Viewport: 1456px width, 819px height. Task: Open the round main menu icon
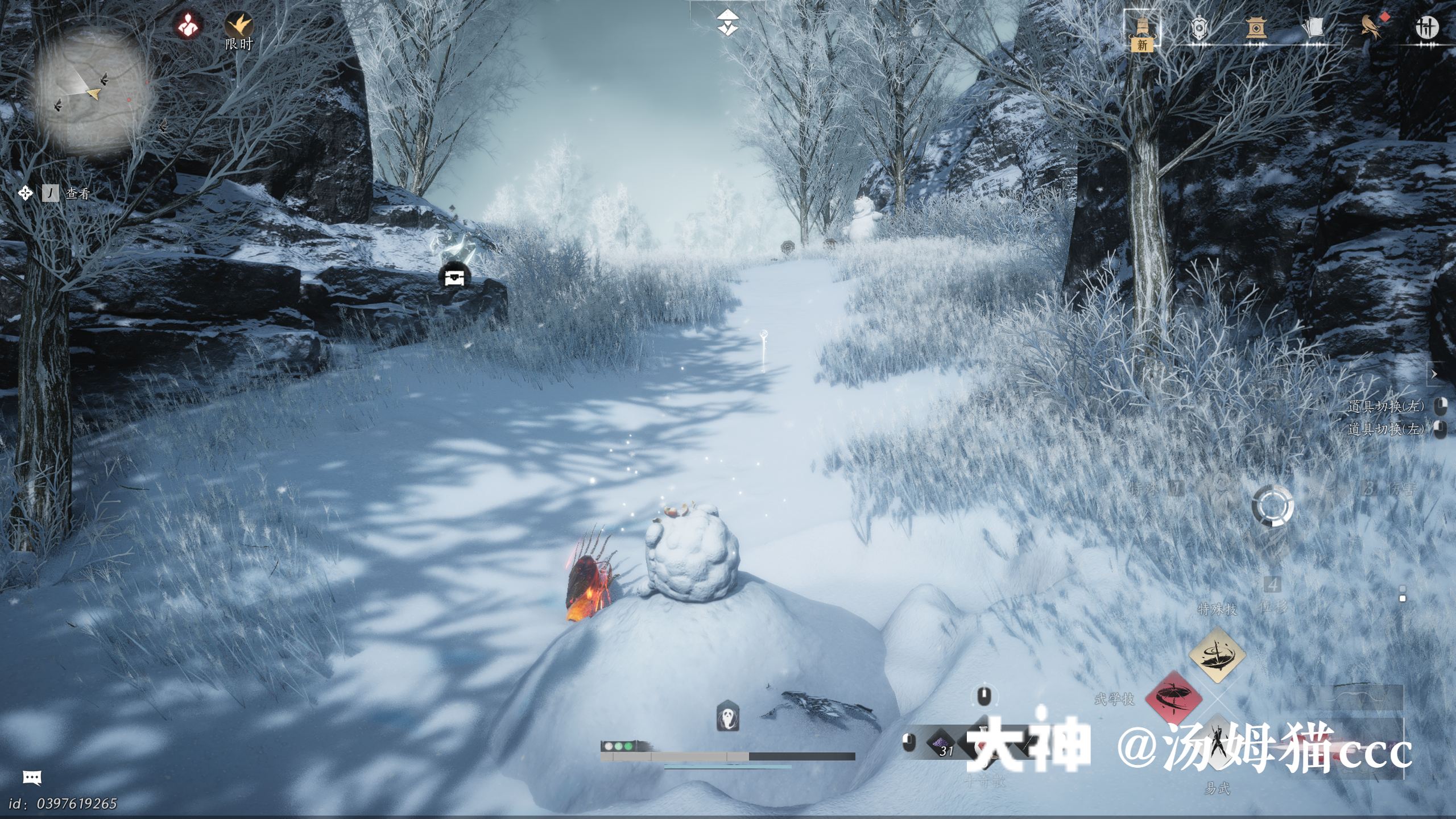pos(1426,27)
